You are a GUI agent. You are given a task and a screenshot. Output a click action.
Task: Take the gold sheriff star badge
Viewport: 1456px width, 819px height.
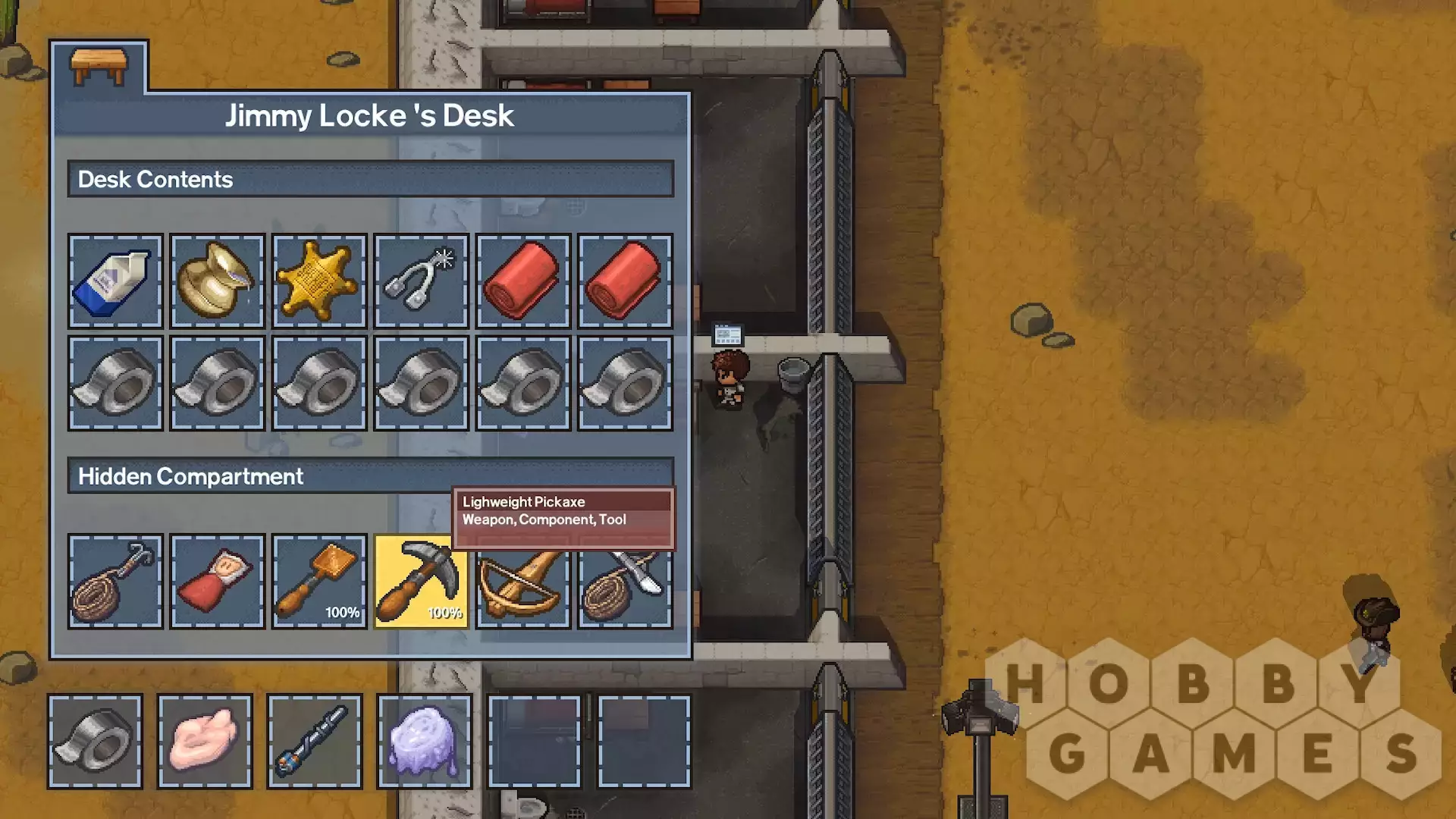coord(319,281)
